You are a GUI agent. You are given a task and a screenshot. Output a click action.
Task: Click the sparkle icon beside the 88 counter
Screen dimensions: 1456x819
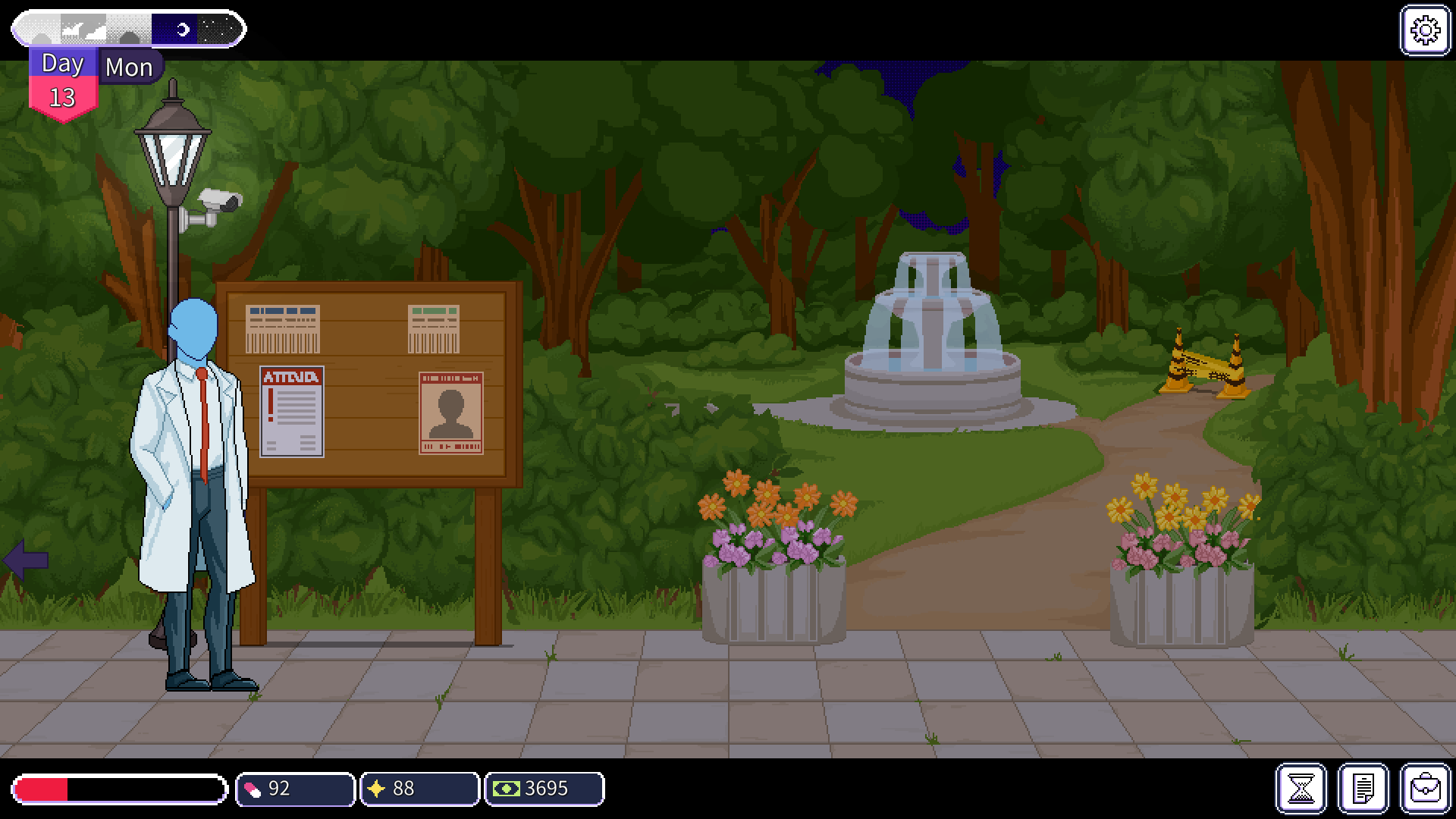376,789
